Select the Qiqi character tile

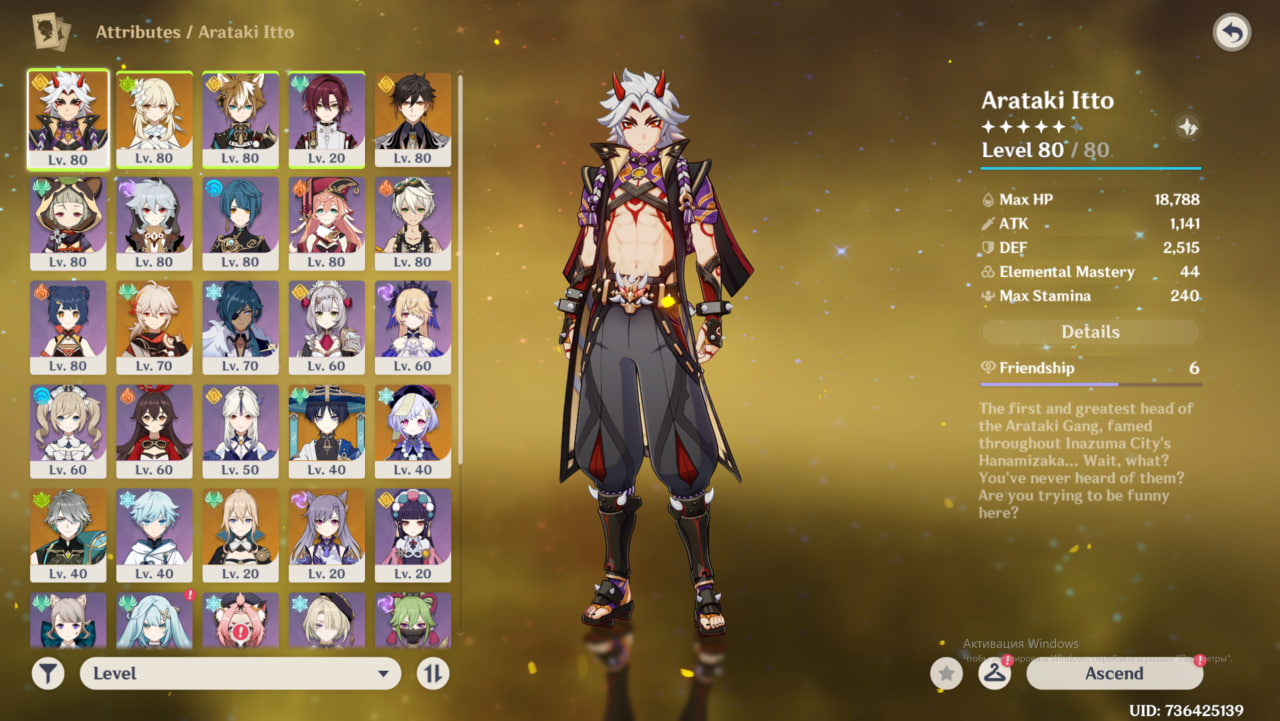point(413,430)
